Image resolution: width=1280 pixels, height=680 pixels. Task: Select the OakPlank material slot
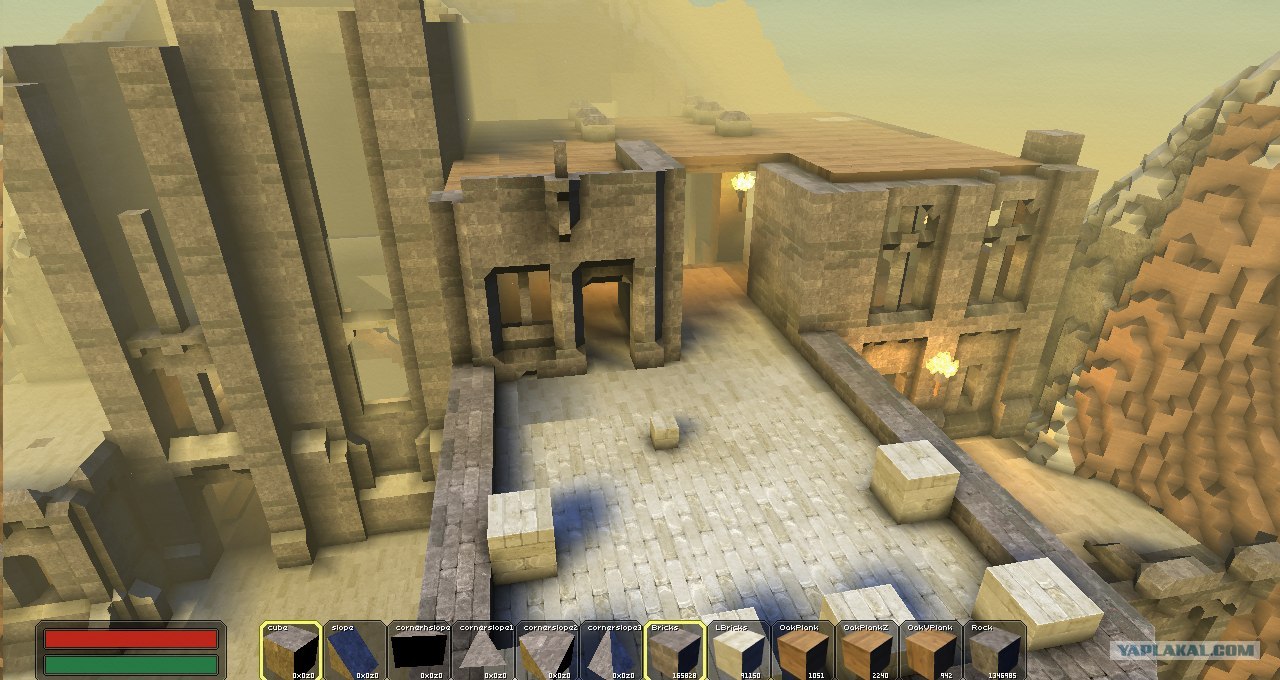coord(803,651)
